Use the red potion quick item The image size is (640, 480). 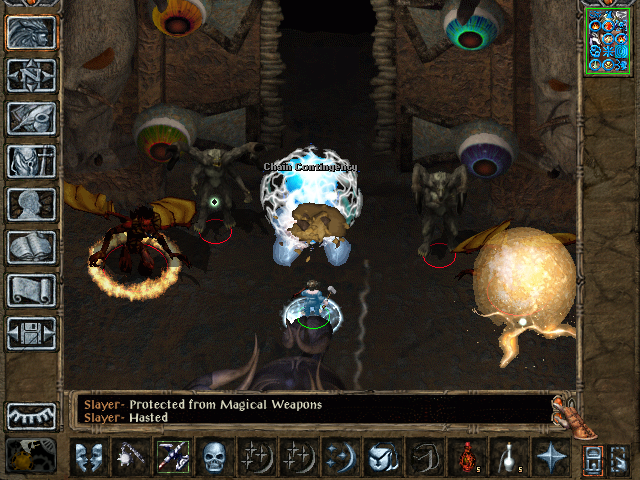(466, 457)
